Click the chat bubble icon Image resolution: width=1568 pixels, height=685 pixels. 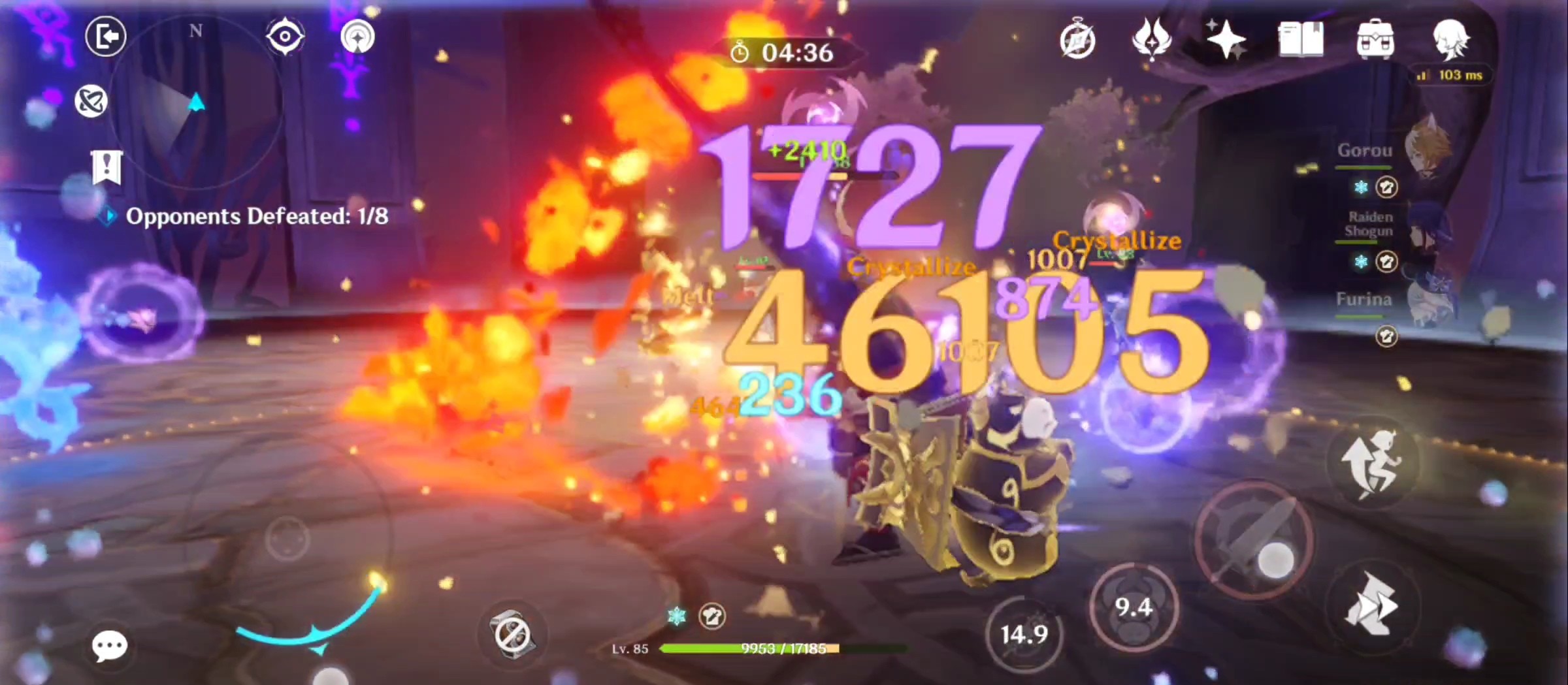109,645
